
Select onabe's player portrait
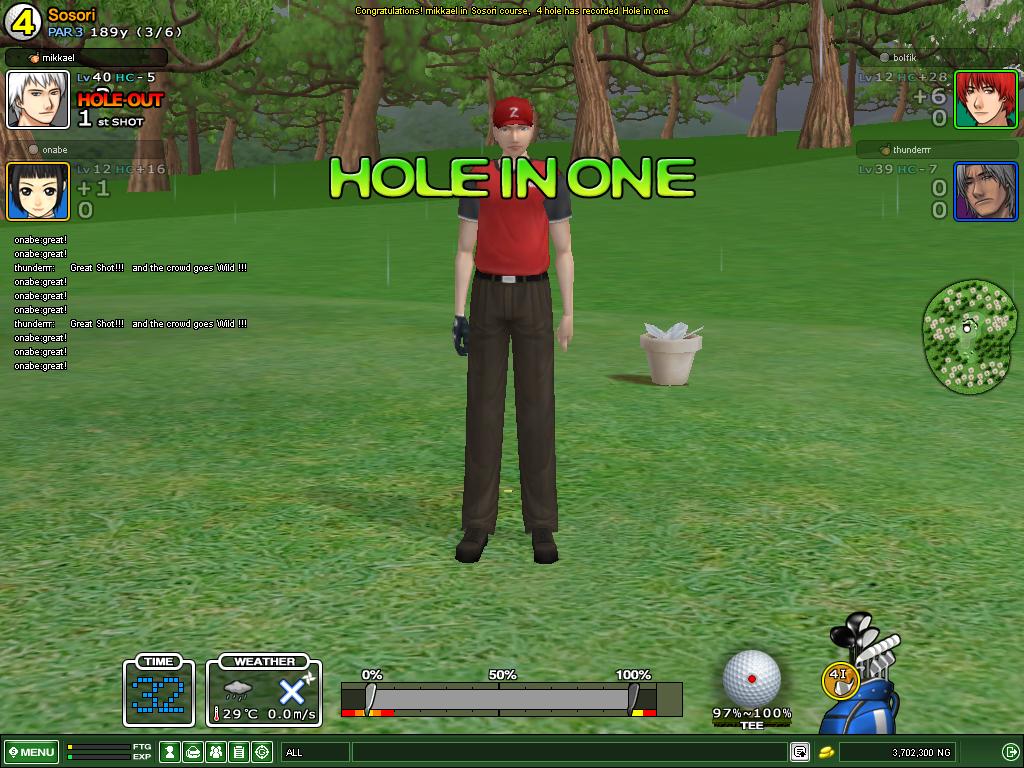(38, 191)
